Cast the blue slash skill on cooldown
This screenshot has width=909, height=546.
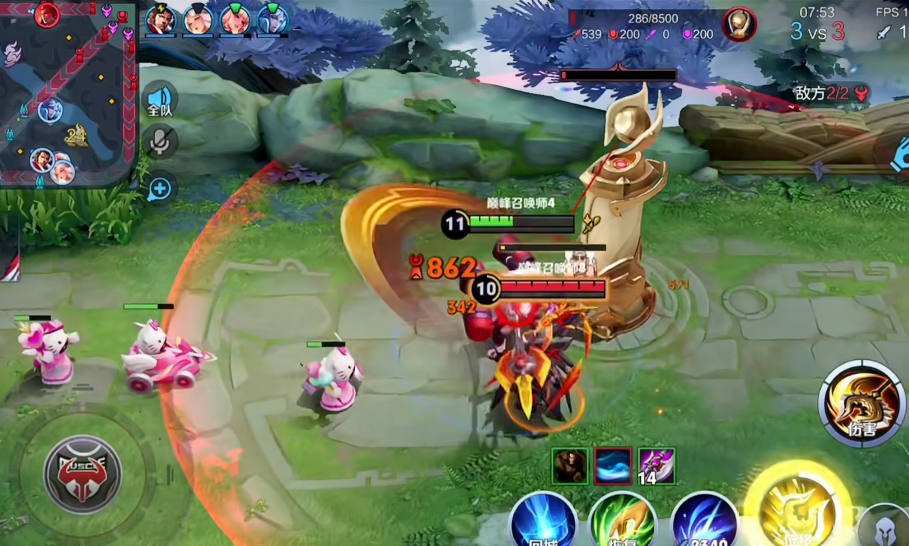click(705, 522)
